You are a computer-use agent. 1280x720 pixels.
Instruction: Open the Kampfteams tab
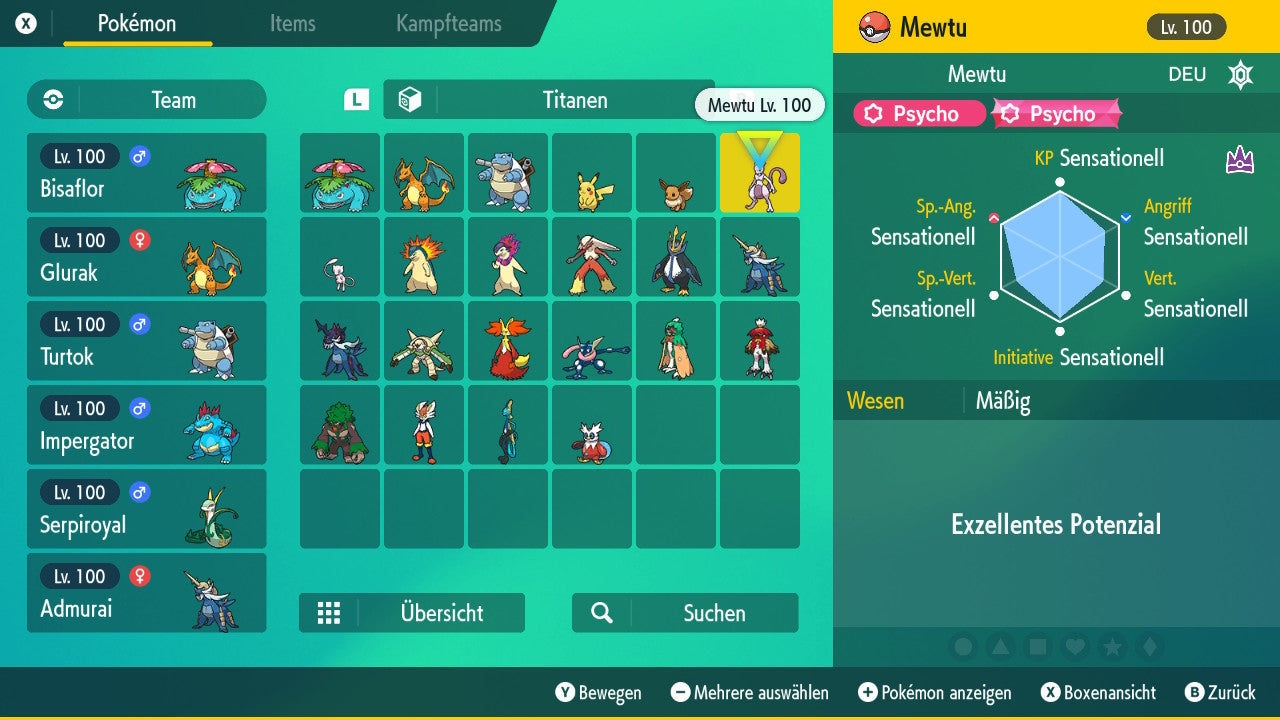point(448,24)
